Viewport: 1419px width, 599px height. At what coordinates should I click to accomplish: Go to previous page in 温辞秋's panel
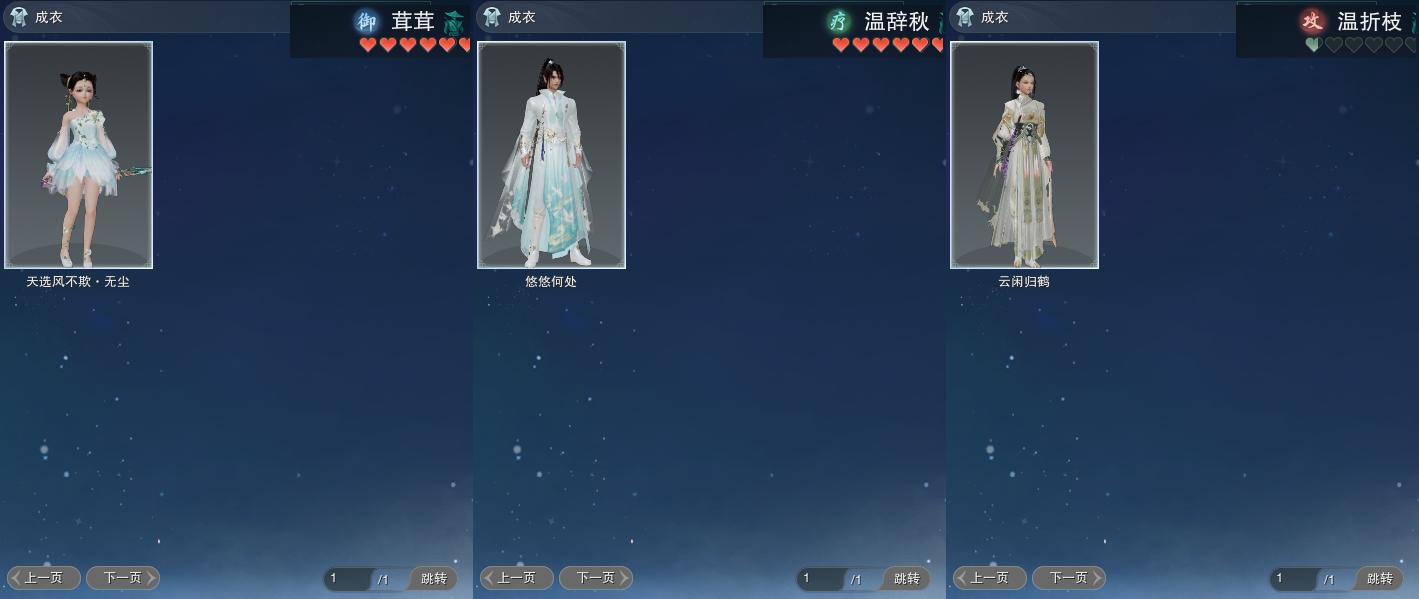tap(517, 578)
